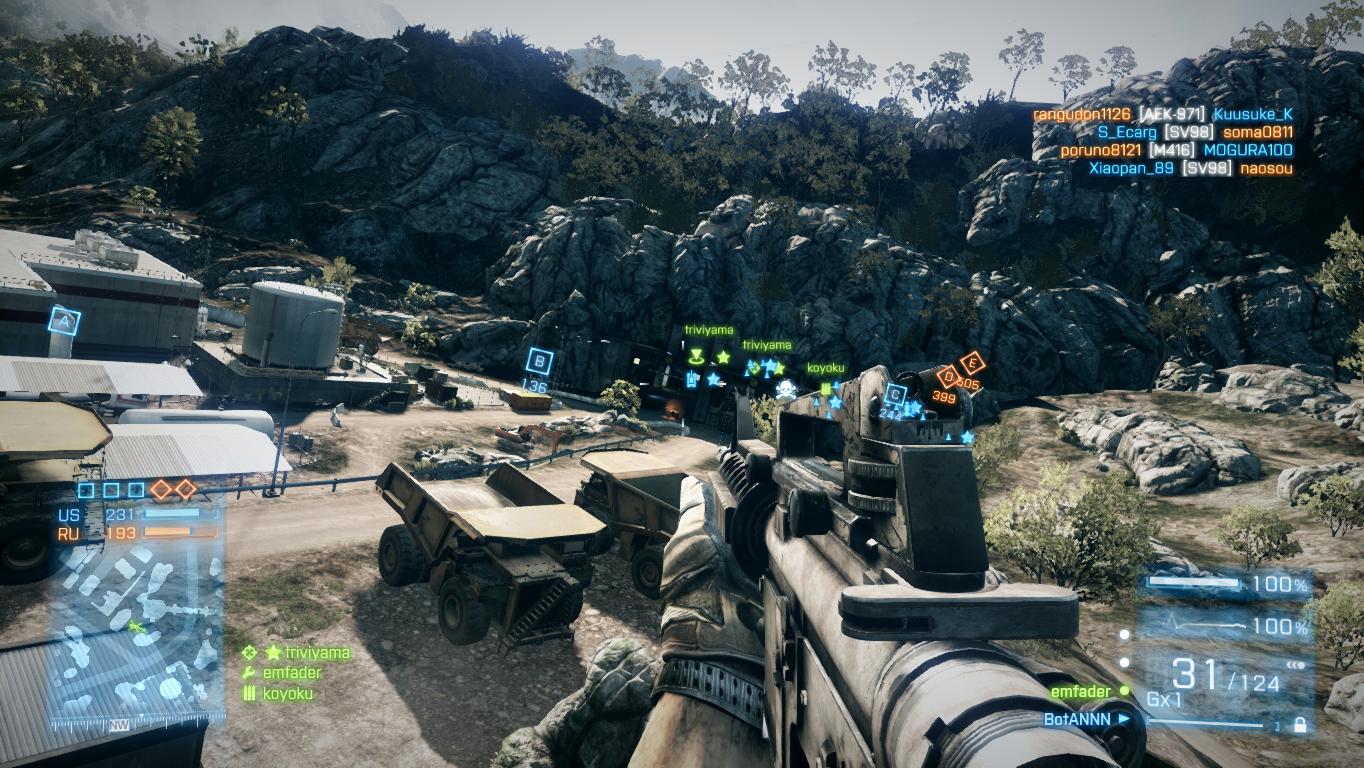Click the fire mode chevrons beside 31/124
This screenshot has width=1364, height=768.
[1296, 665]
